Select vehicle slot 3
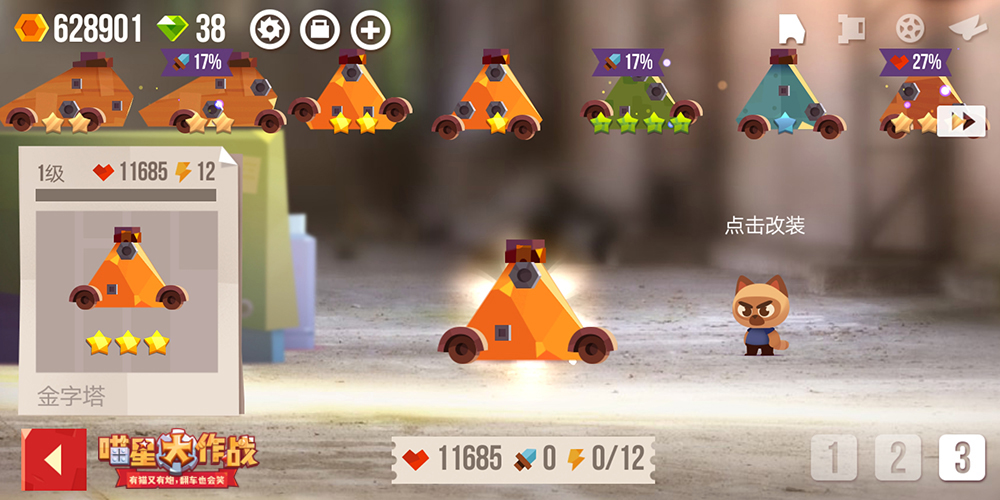The image size is (1000, 500). click(x=961, y=458)
